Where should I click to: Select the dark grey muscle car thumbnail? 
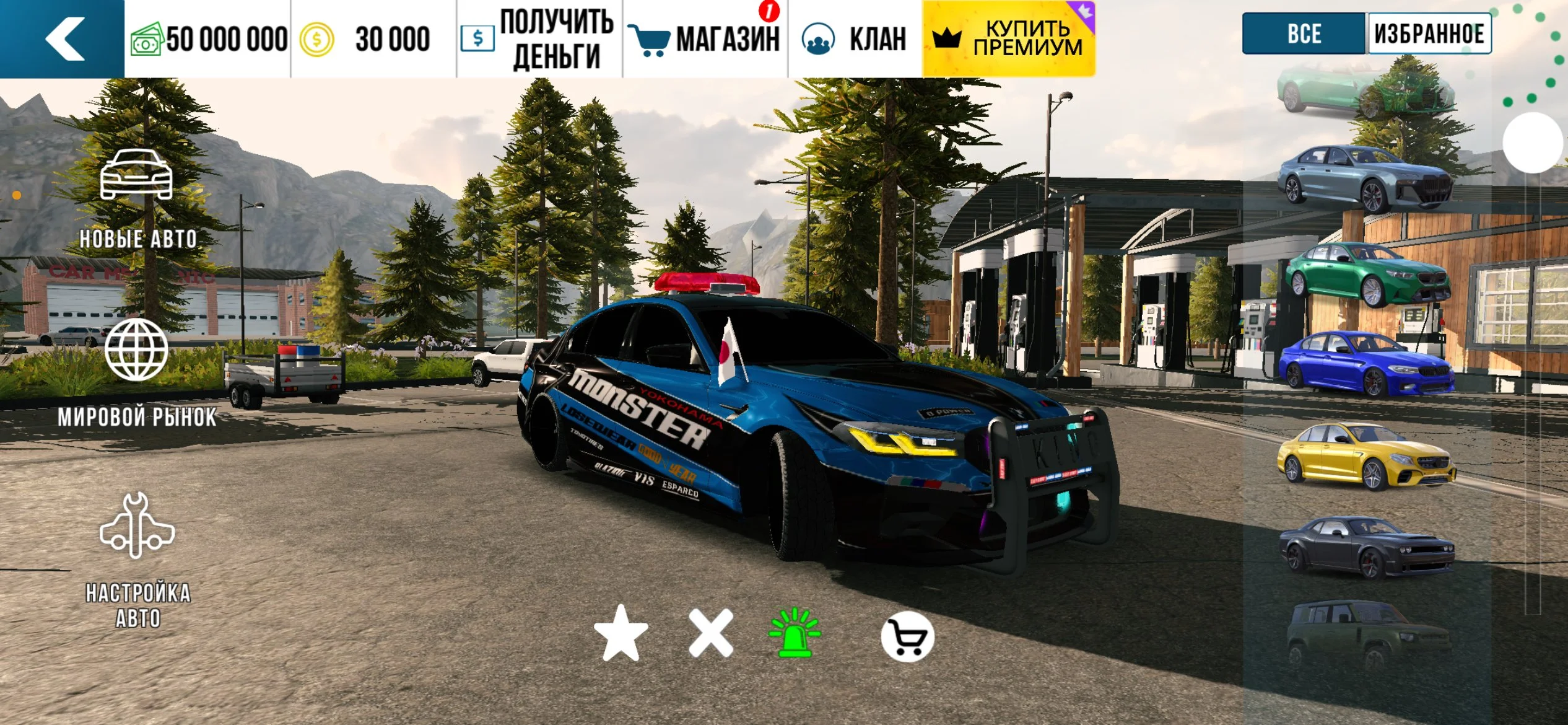click(1366, 547)
